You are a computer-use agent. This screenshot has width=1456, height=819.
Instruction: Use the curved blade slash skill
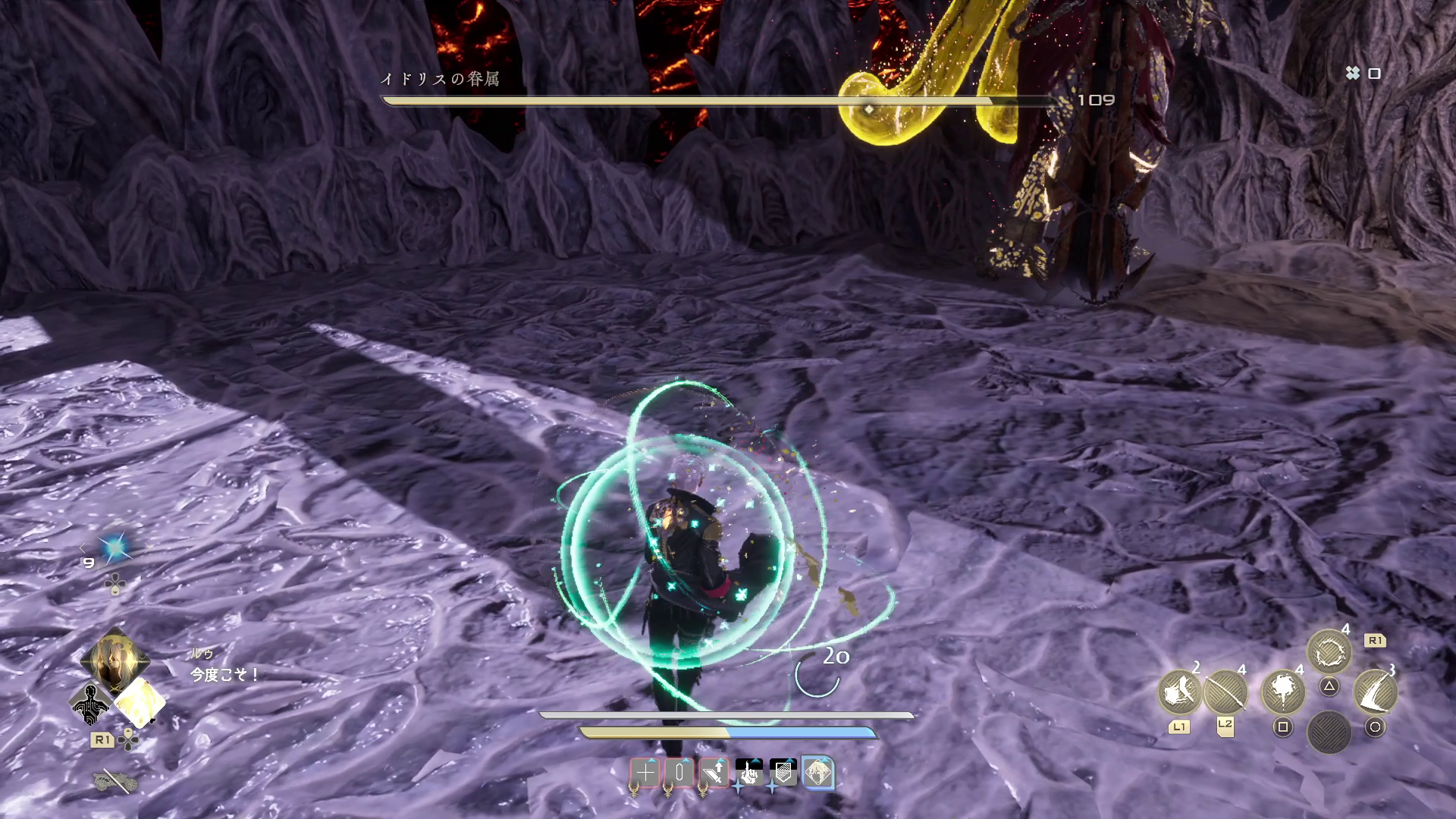click(1375, 692)
